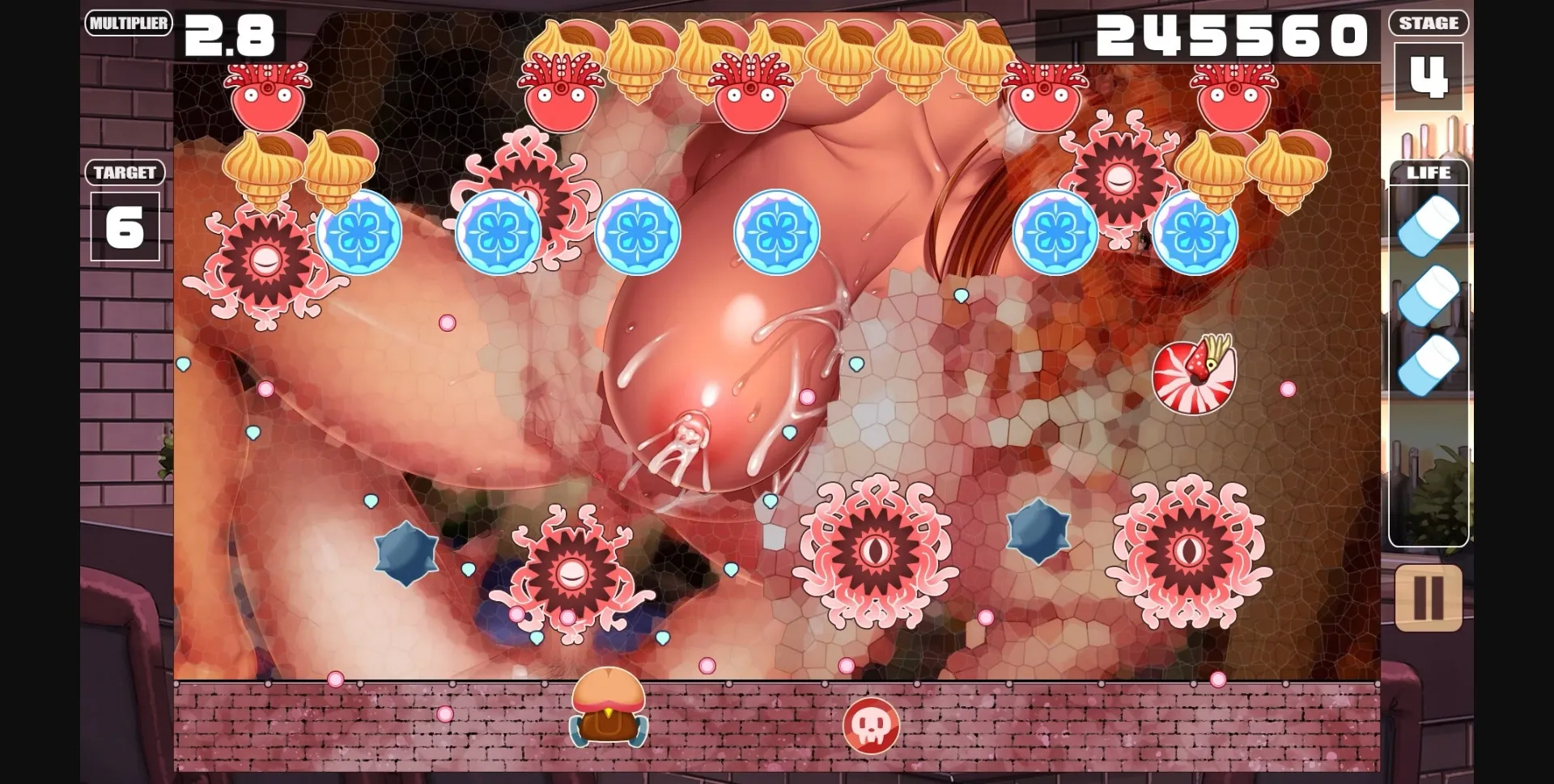Open the STAGE panel showing 4
Viewport: 1554px width, 784px height.
coord(1428,77)
